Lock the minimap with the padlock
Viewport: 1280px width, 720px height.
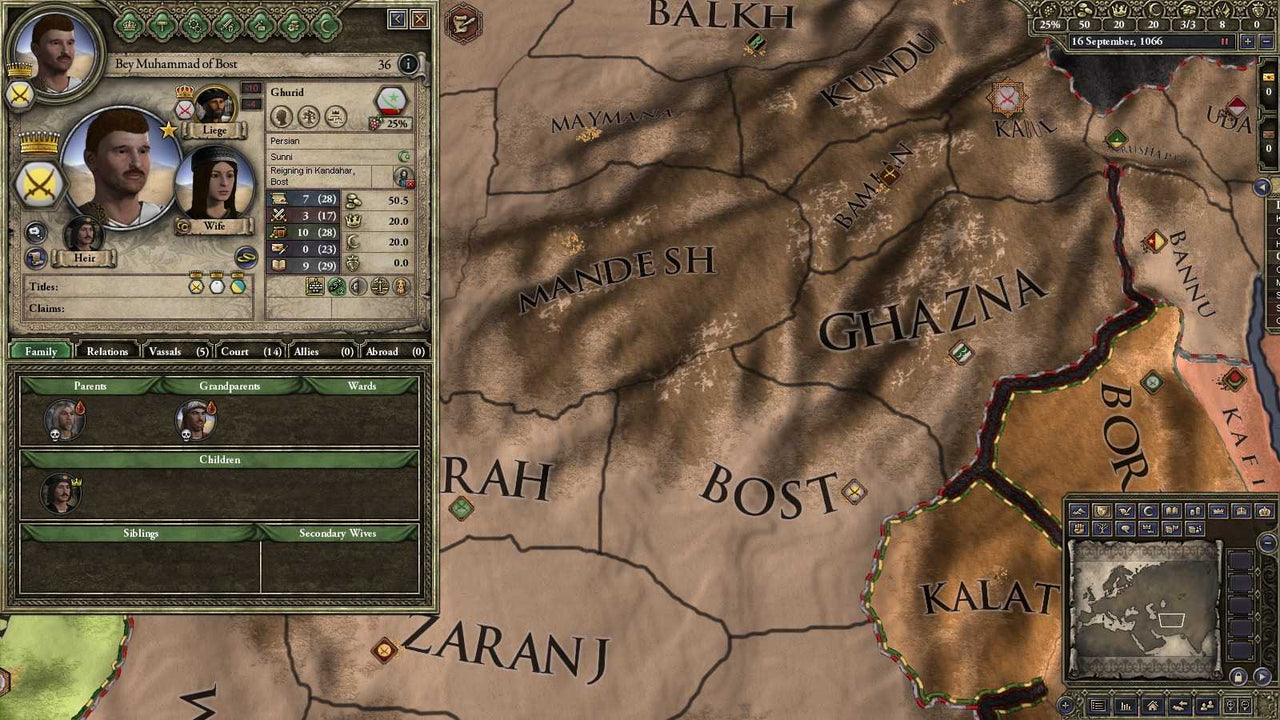point(1238,677)
